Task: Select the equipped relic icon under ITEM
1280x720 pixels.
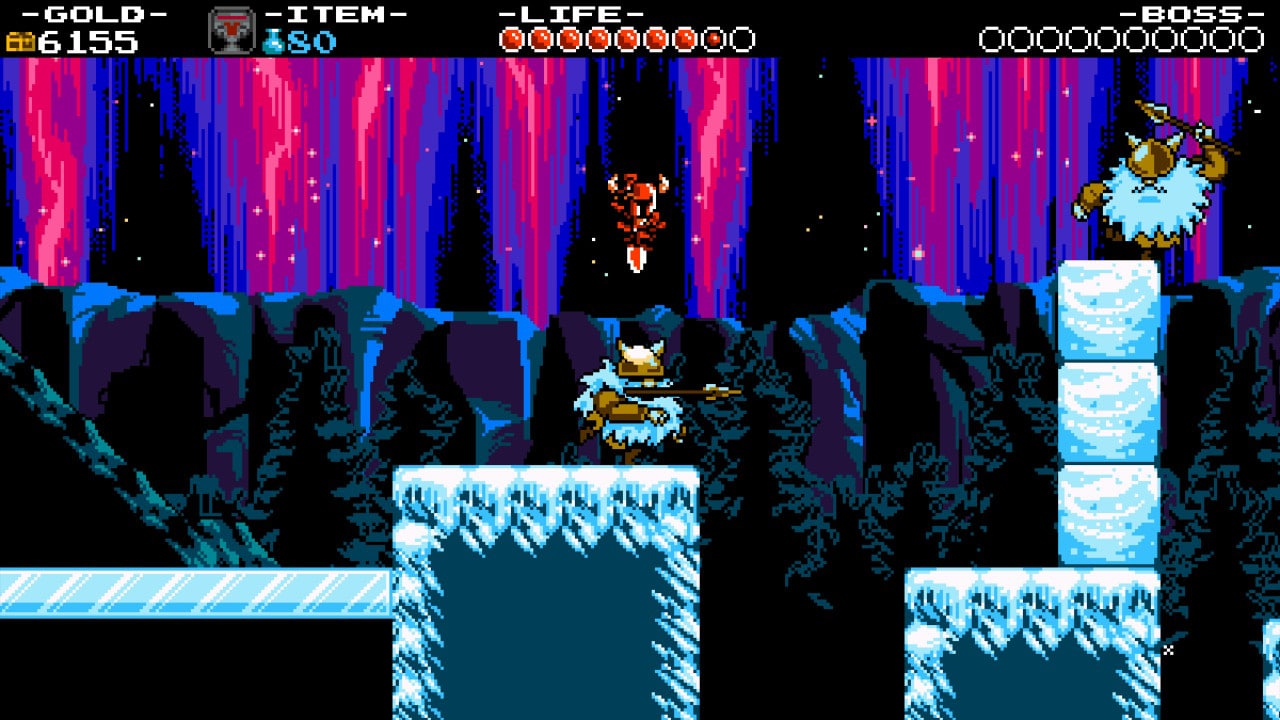Action: [x=231, y=30]
